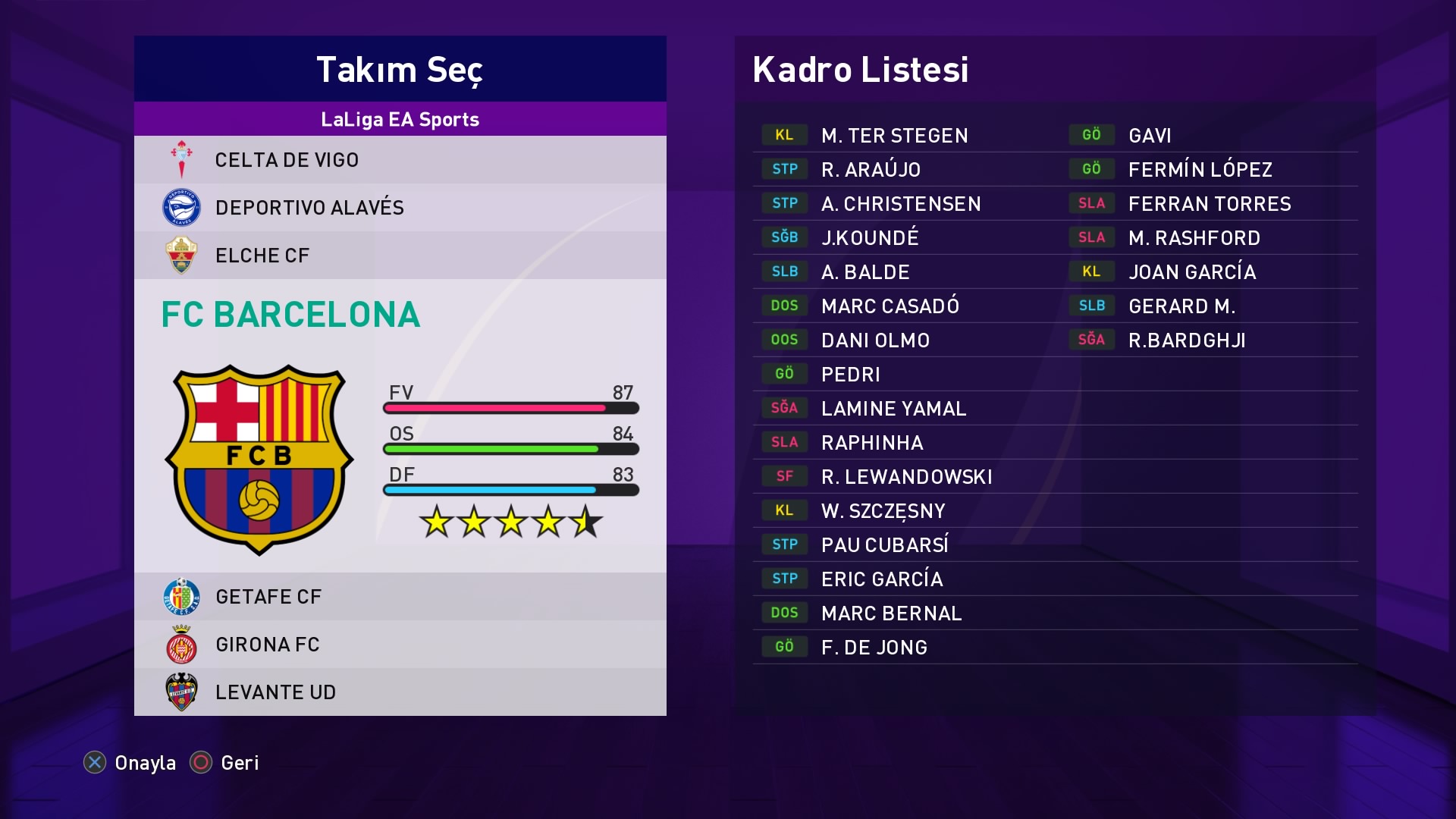
Task: Click the LaLiga EA Sports league header
Action: point(400,119)
